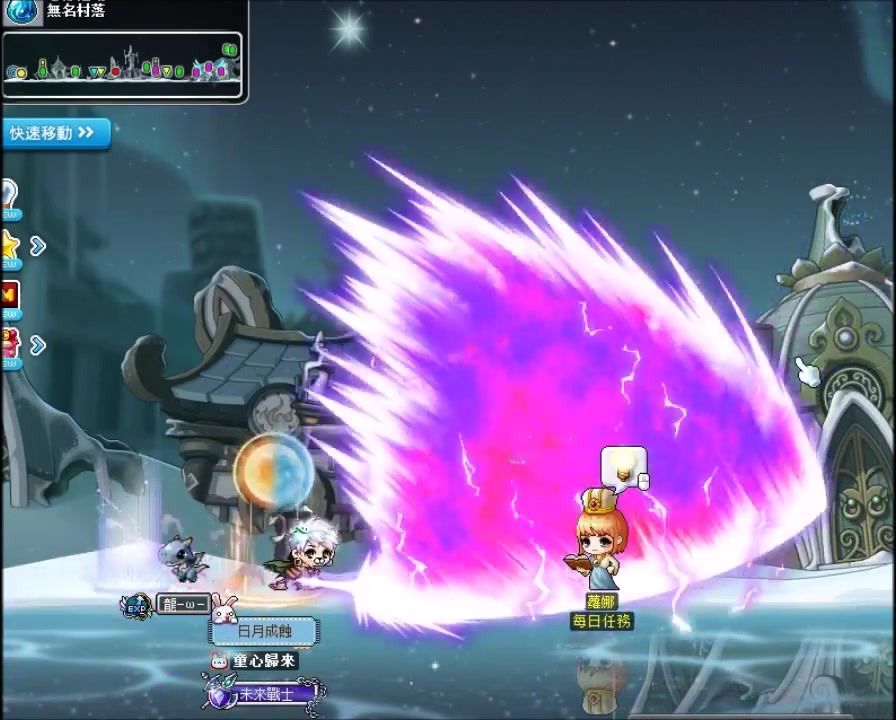
Task: Open the lightbulb notifier icon
Action: (x=8, y=194)
